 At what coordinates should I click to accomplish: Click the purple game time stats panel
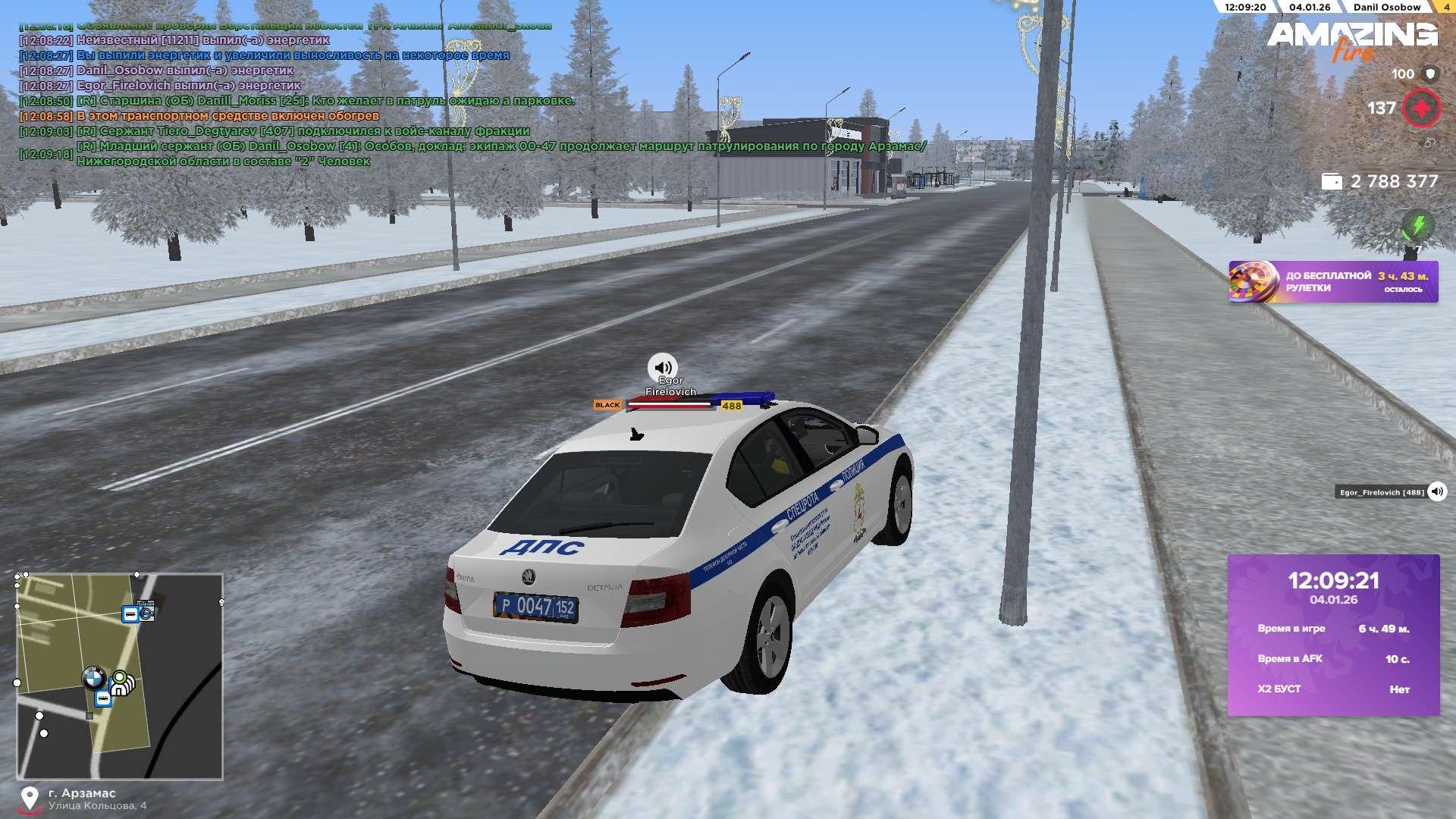[1333, 635]
